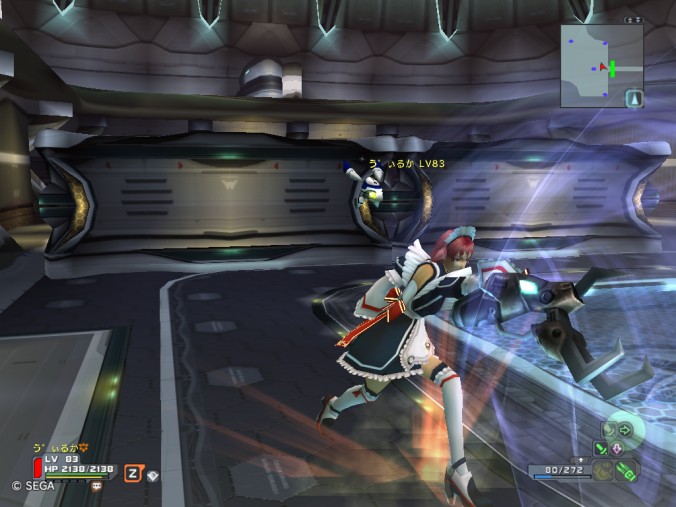Open the chat bubble icon below HP bar
Screen dimensions: 676x507
[96, 486]
